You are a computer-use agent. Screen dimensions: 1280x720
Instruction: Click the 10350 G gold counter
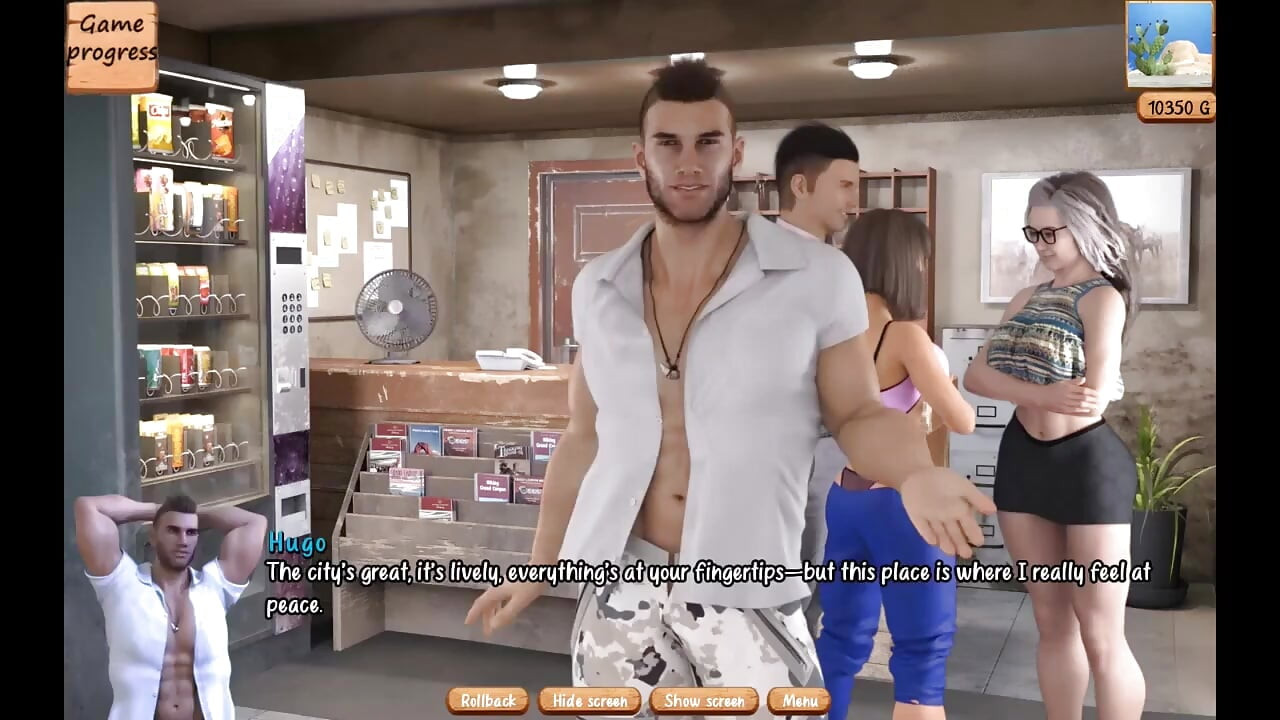click(x=1177, y=107)
